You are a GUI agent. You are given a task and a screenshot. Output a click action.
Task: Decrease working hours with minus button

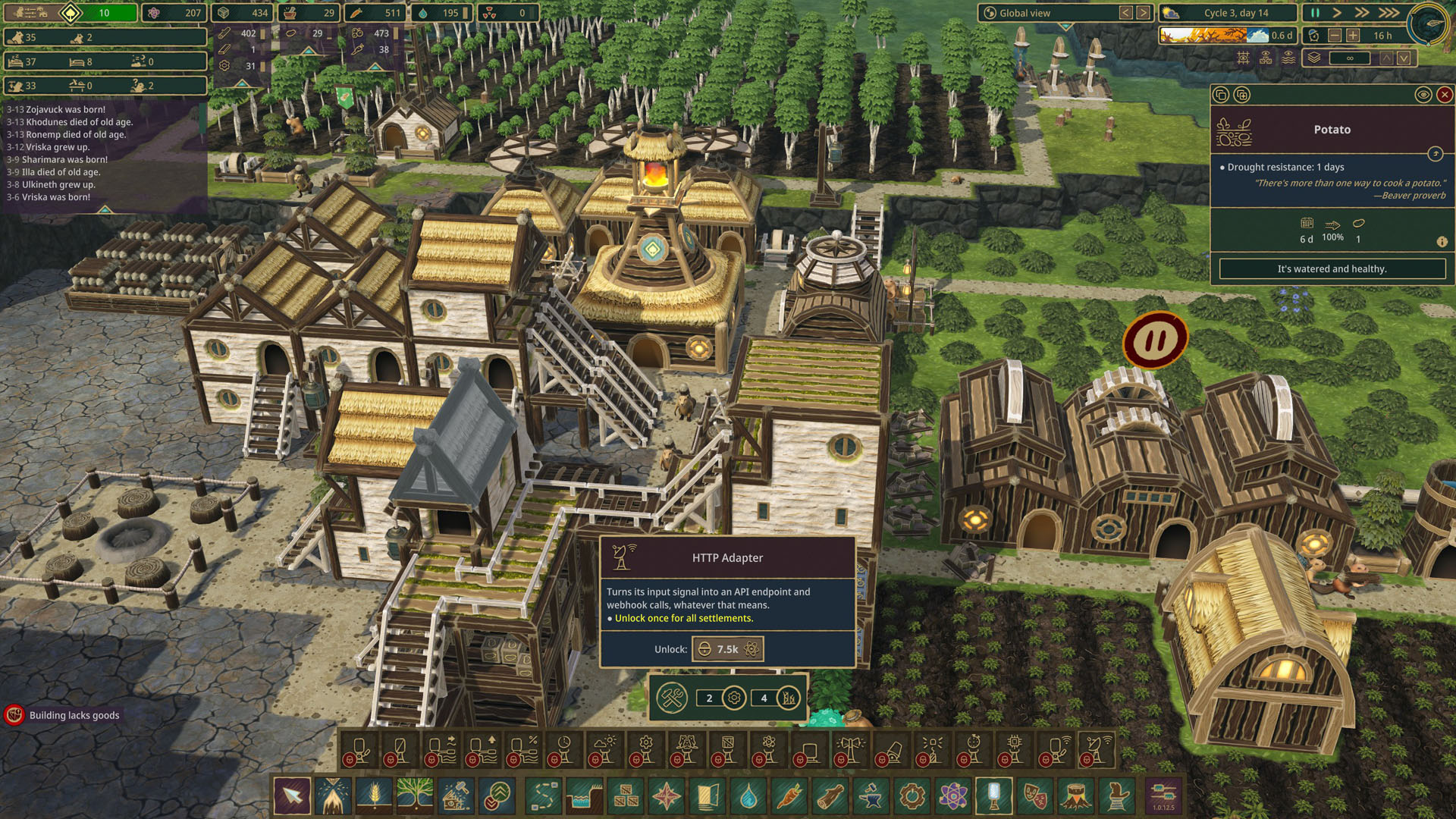coord(1335,36)
